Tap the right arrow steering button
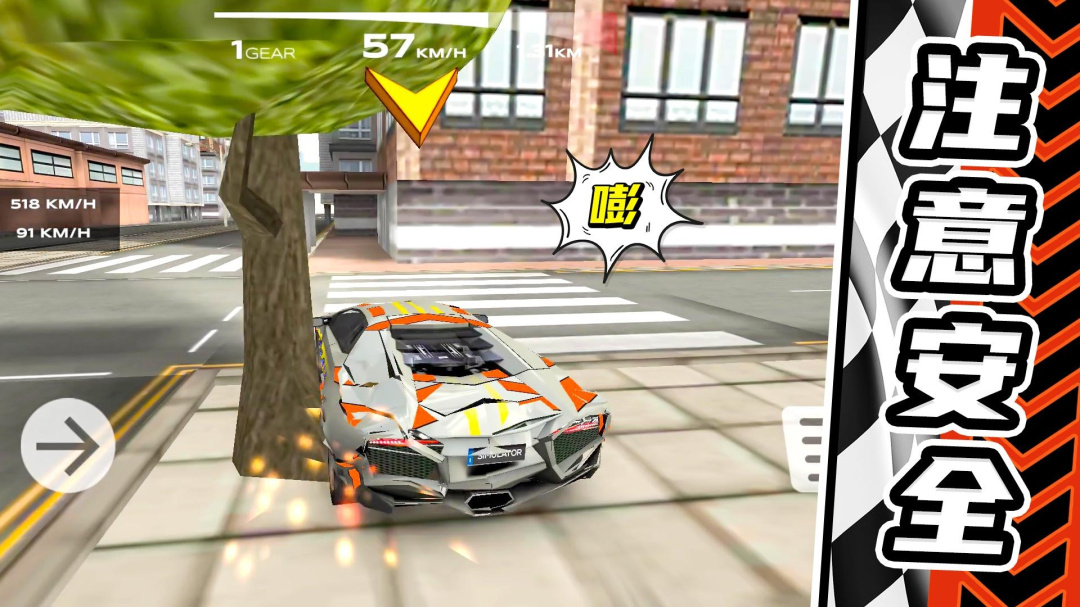 [x=67, y=445]
